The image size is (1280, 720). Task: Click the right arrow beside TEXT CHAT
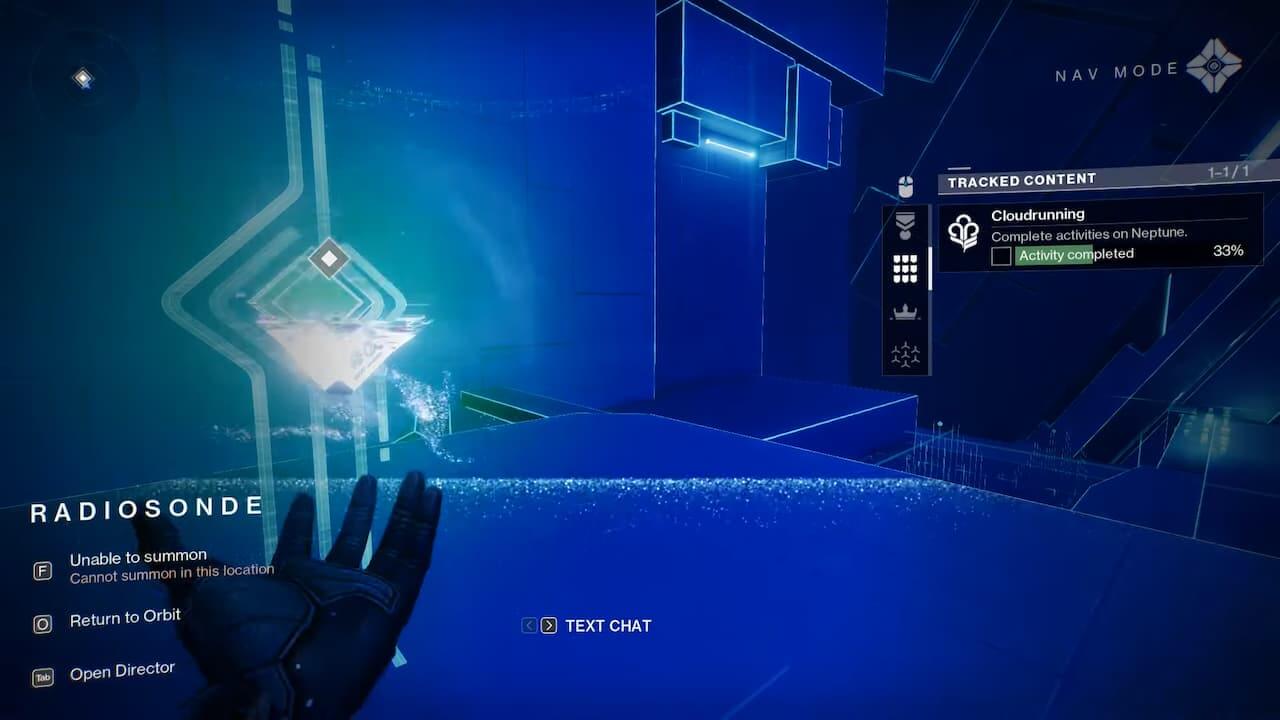coord(549,626)
